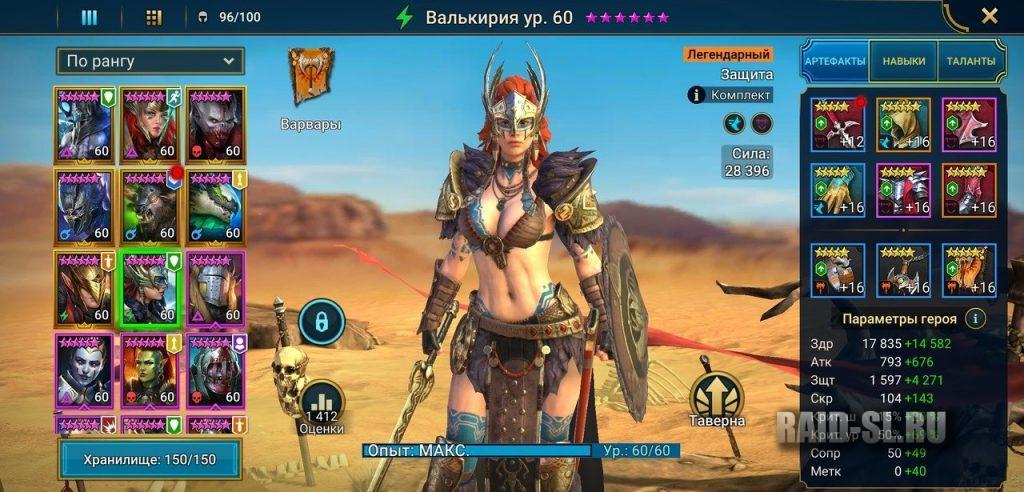Open the 'Хранилище: 150/150' storage button
The width and height of the screenshot is (1024, 492).
[149, 458]
